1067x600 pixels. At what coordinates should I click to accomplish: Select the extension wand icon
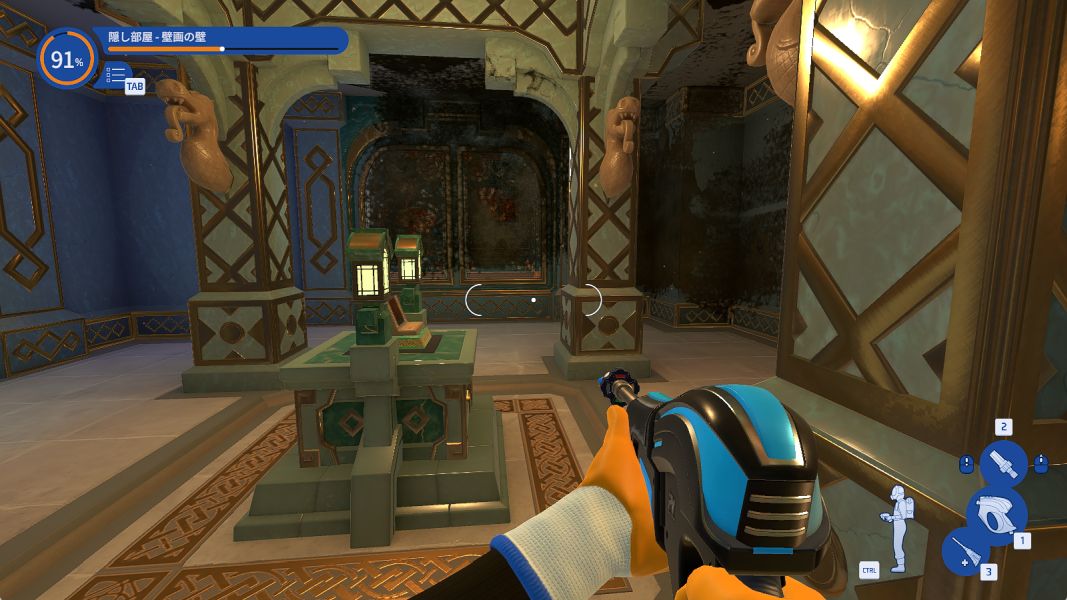(x=965, y=550)
